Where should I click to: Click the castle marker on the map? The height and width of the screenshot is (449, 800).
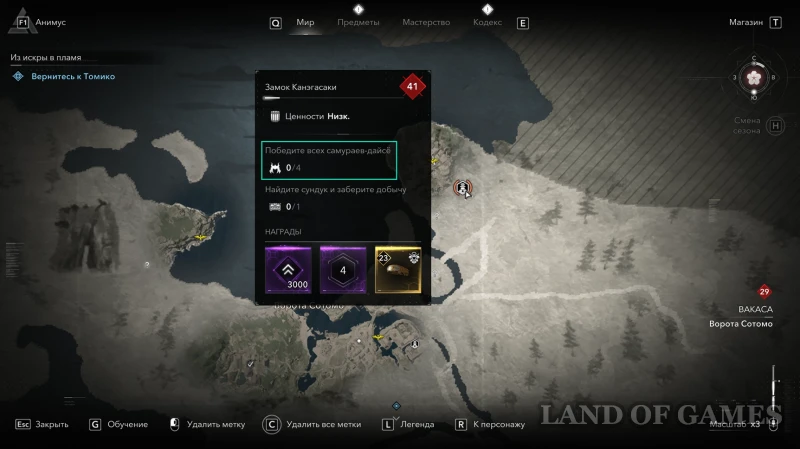coord(461,187)
